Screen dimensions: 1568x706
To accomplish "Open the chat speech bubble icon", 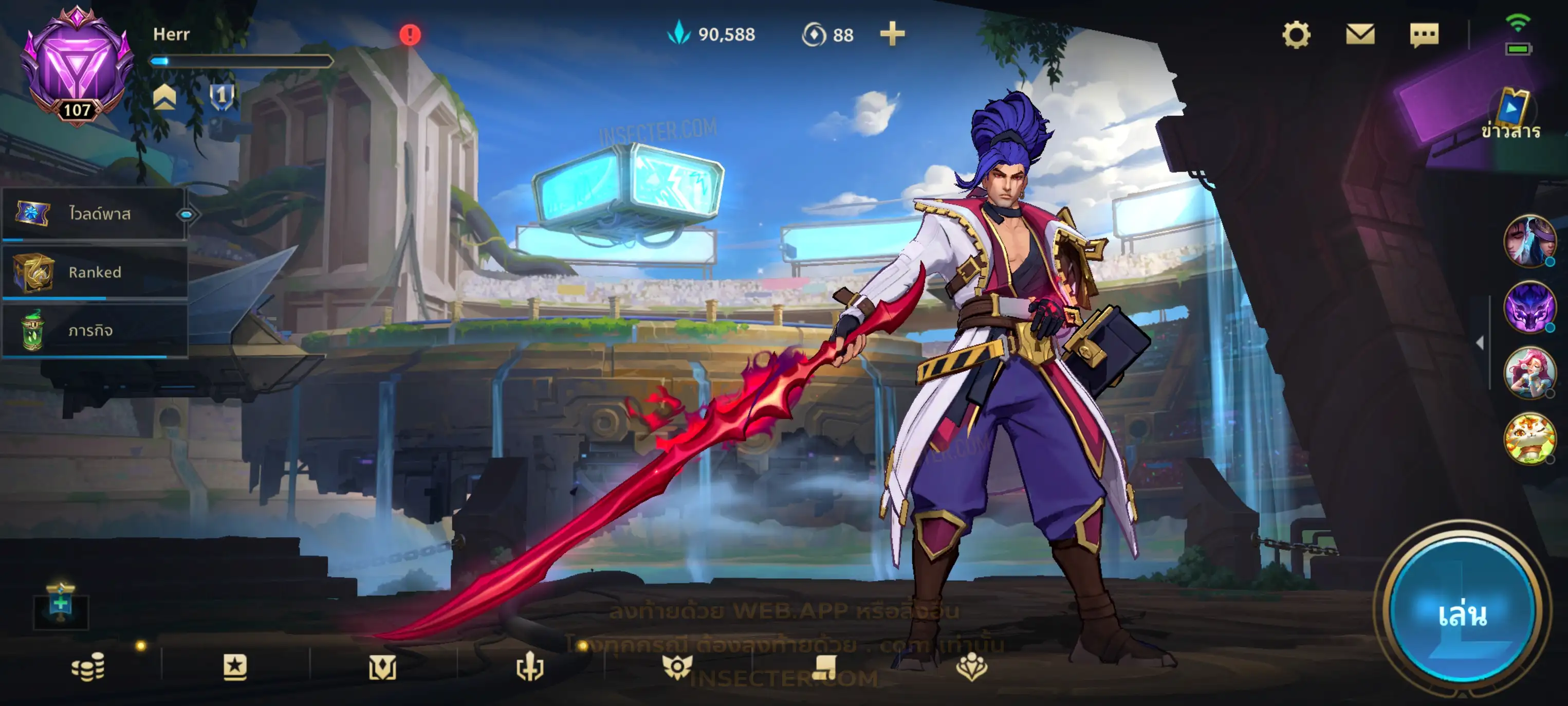I will pos(1424,35).
